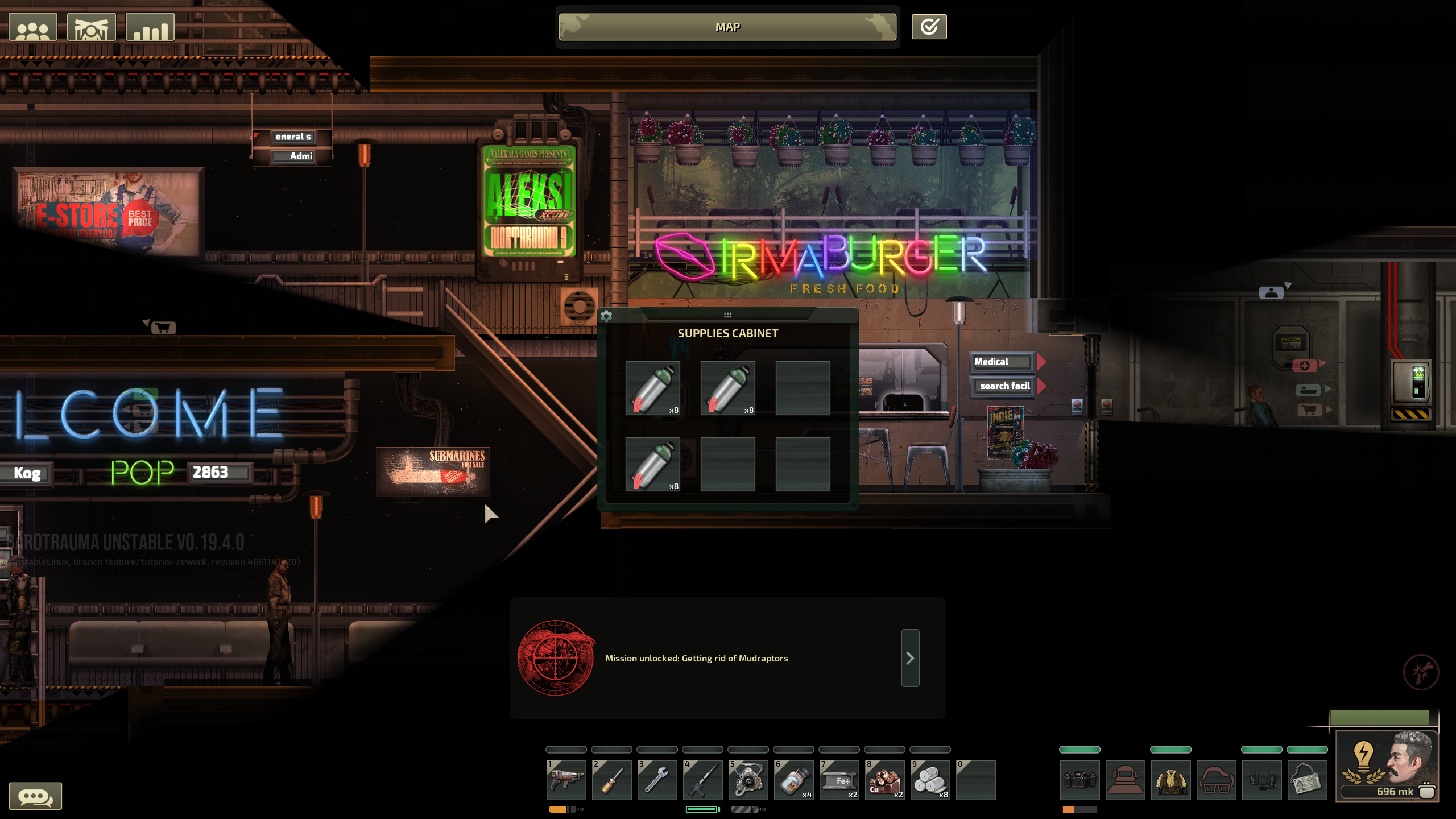Advance the Mission unlocked notification arrow
The height and width of the screenshot is (819, 1456).
(910, 658)
